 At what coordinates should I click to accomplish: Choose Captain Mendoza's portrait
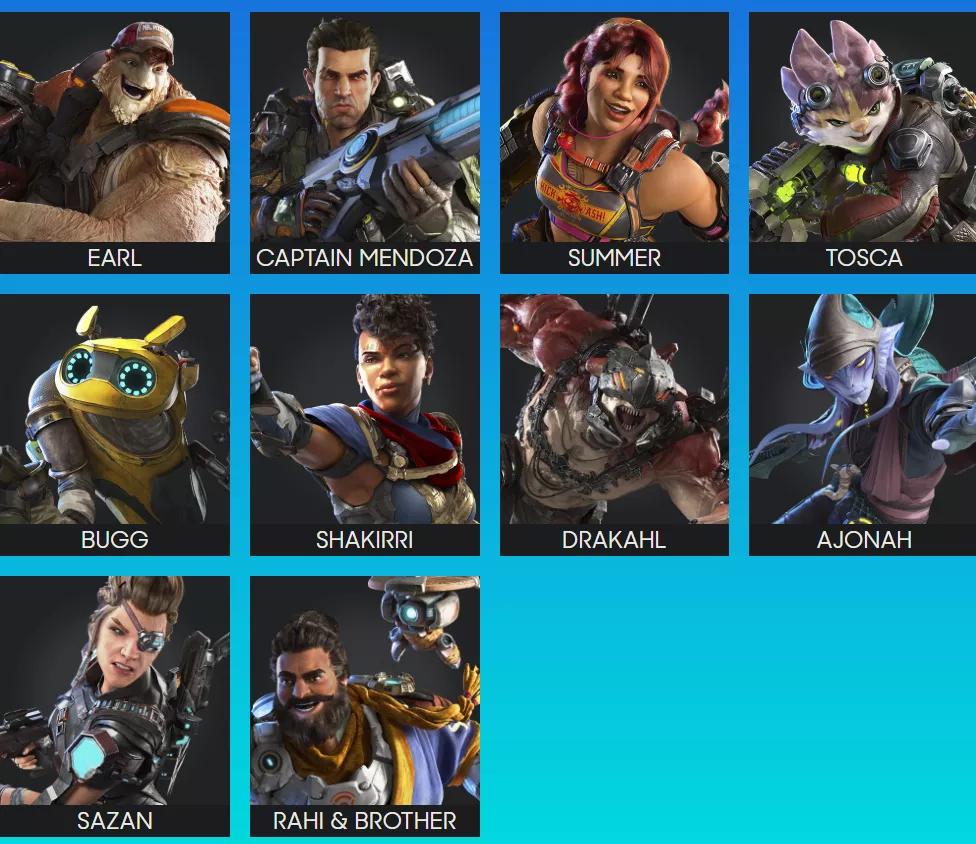[x=364, y=142]
